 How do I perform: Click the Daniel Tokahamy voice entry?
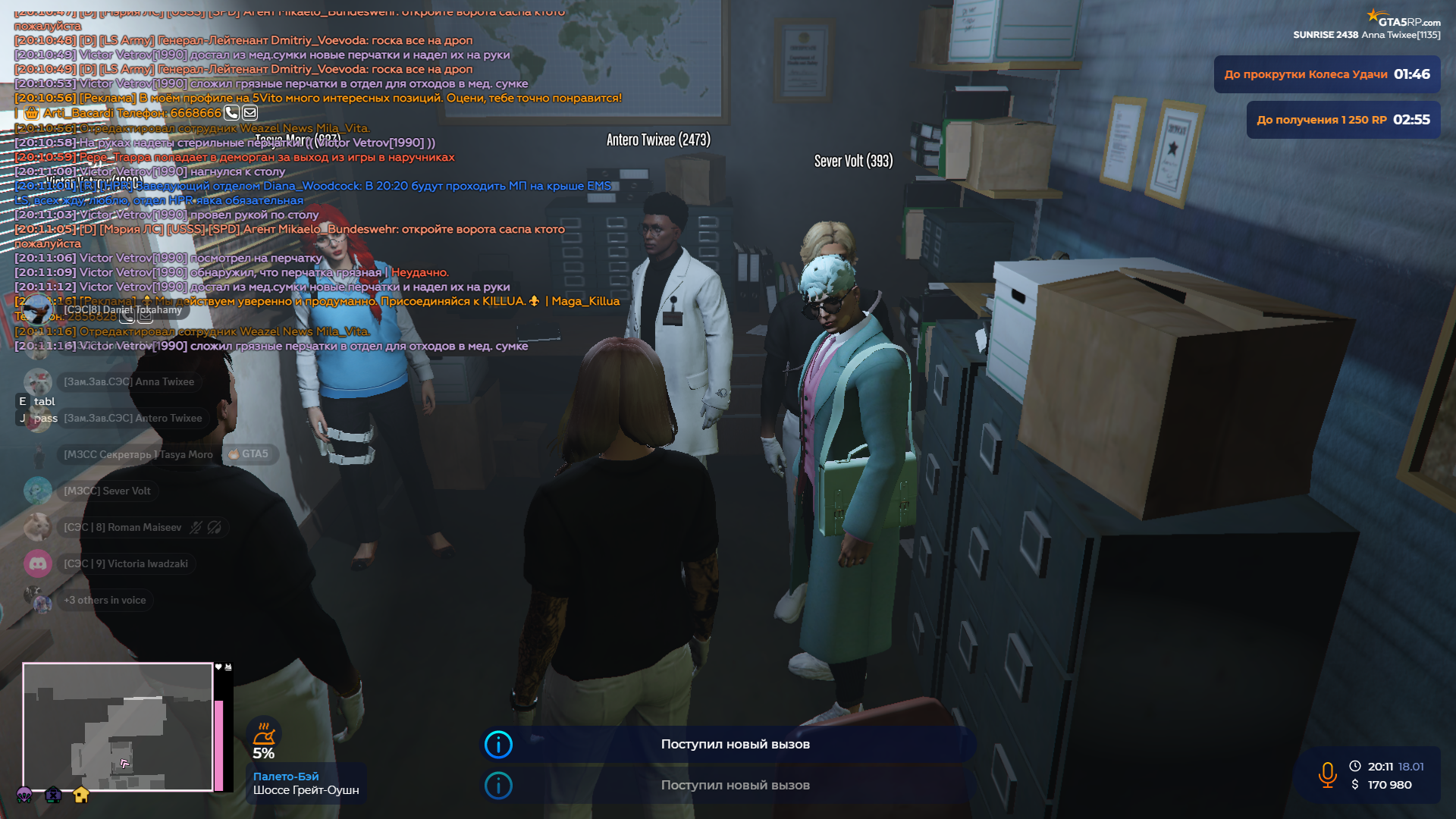pos(122,309)
